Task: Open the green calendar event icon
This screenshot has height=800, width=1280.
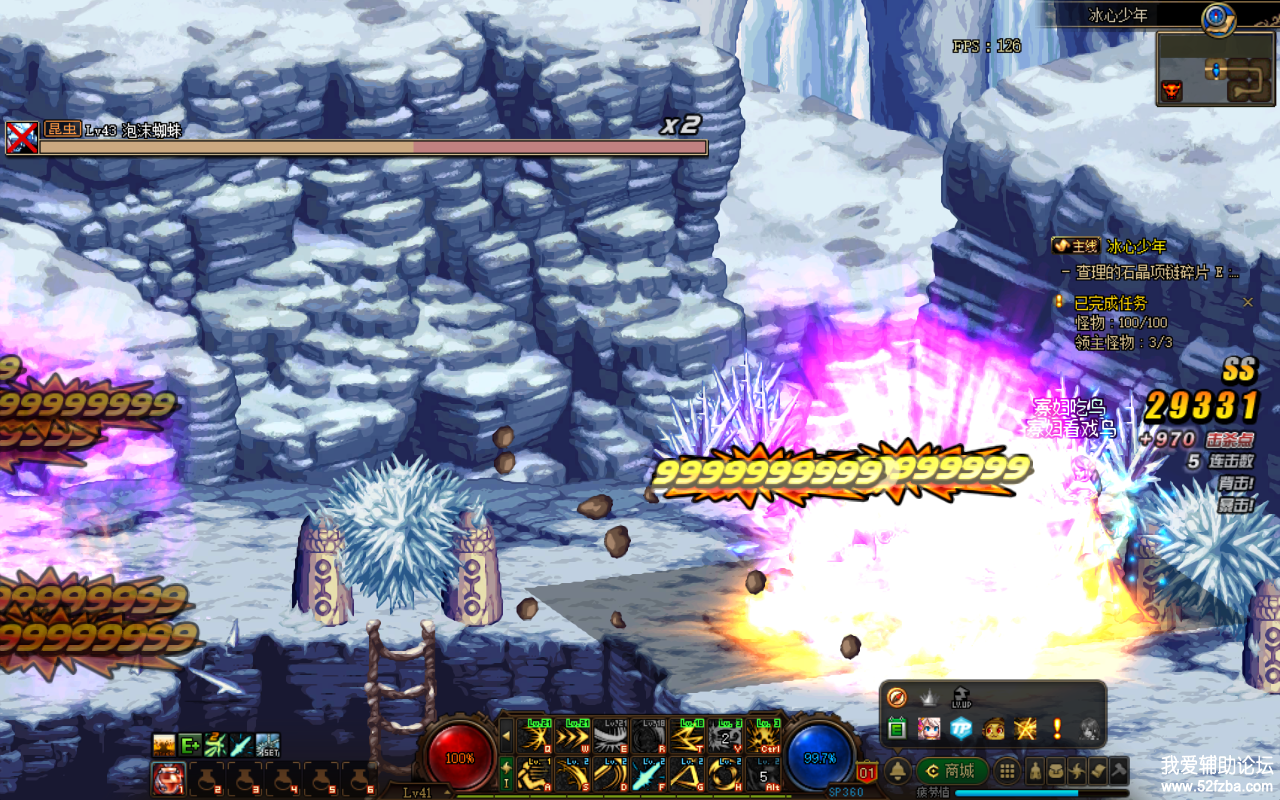Action: (x=897, y=729)
